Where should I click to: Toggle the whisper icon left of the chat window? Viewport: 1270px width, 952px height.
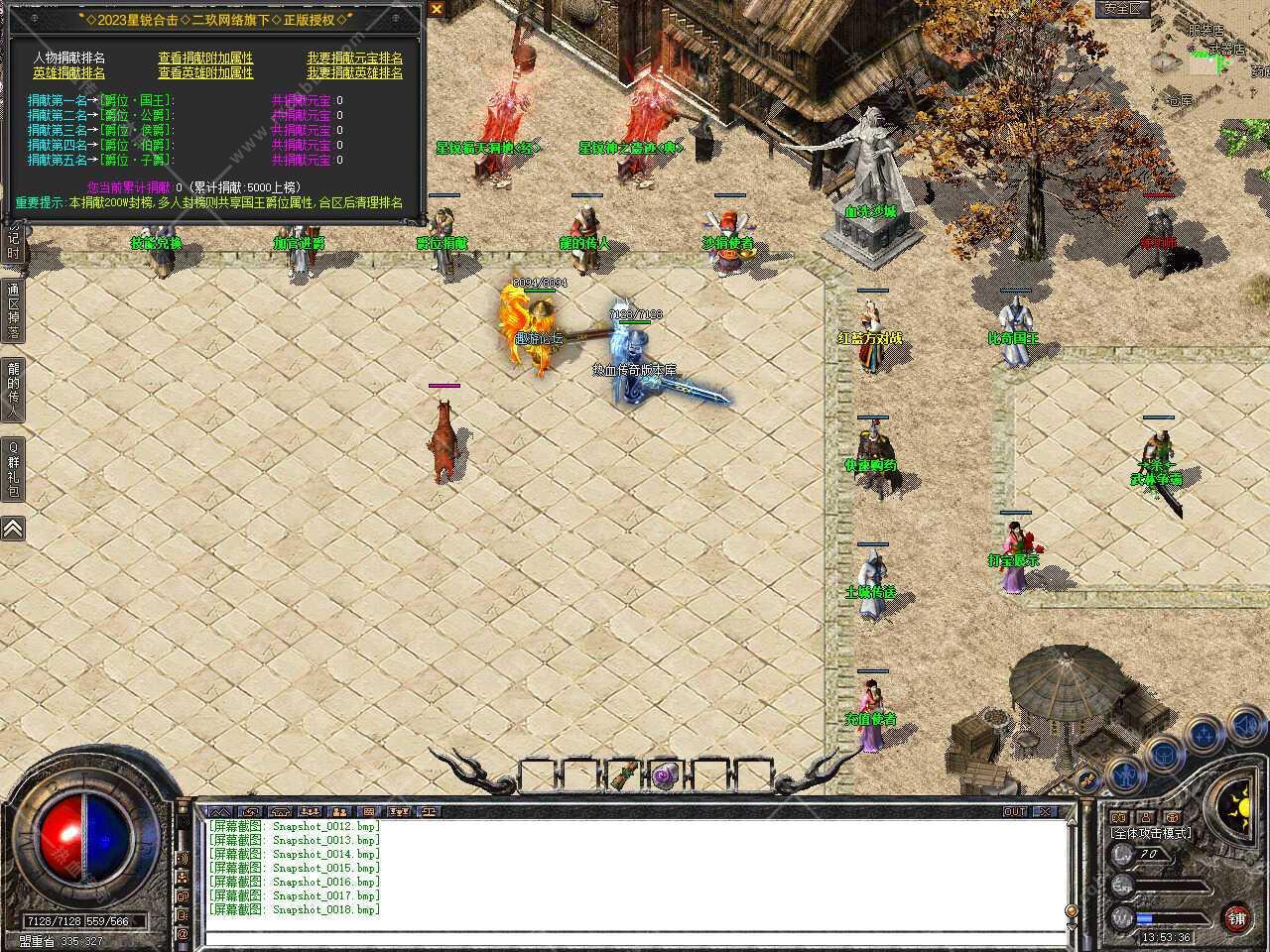[x=183, y=856]
